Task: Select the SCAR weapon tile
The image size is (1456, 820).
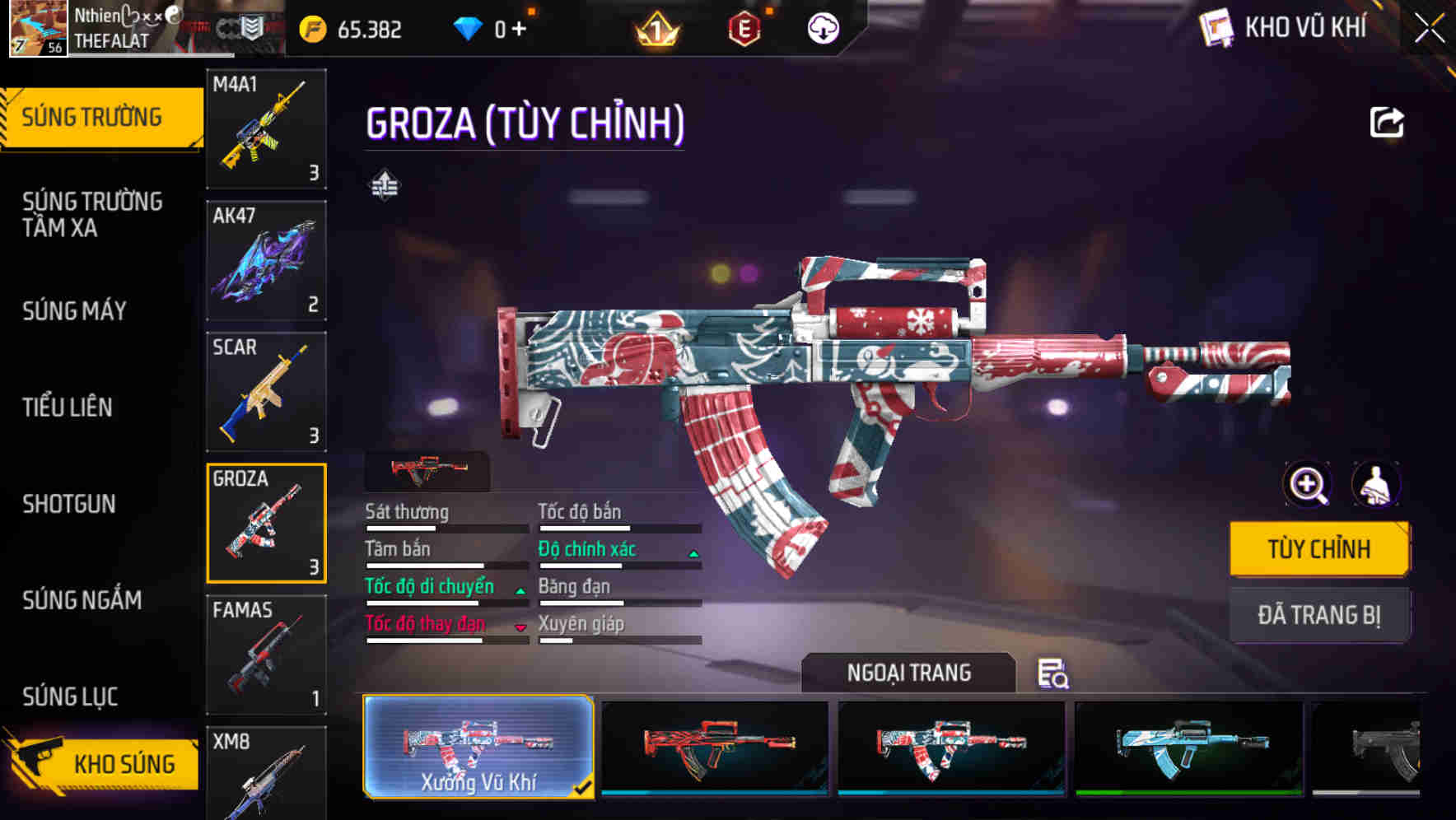Action: pos(266,392)
